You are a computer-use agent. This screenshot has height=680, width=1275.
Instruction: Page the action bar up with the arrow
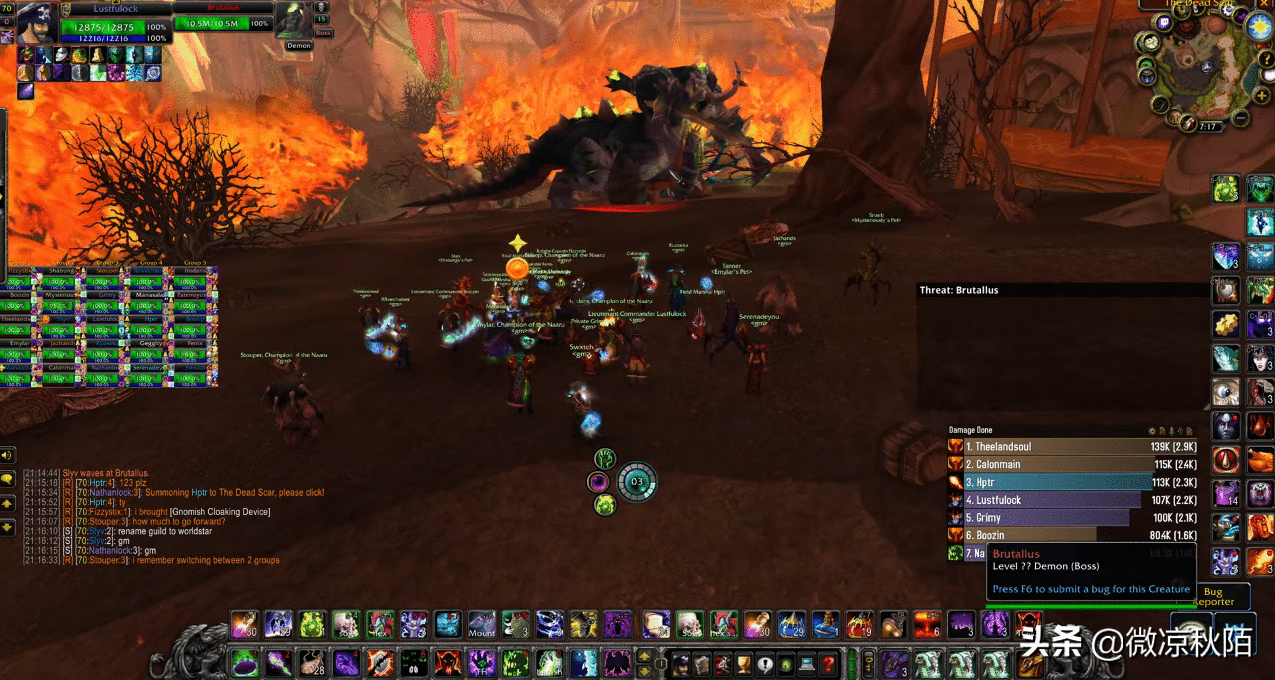[x=644, y=656]
